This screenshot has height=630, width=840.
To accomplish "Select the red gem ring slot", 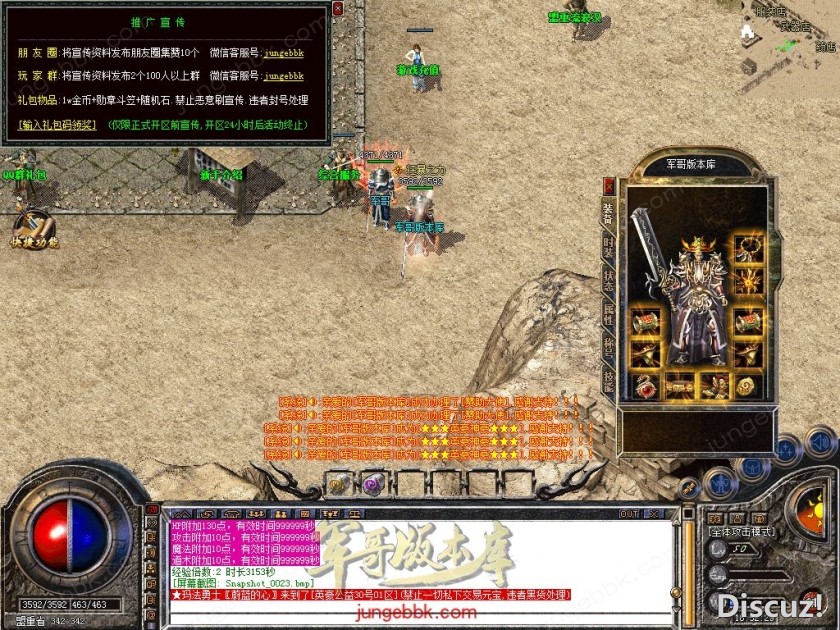I will pyautogui.click(x=645, y=385).
